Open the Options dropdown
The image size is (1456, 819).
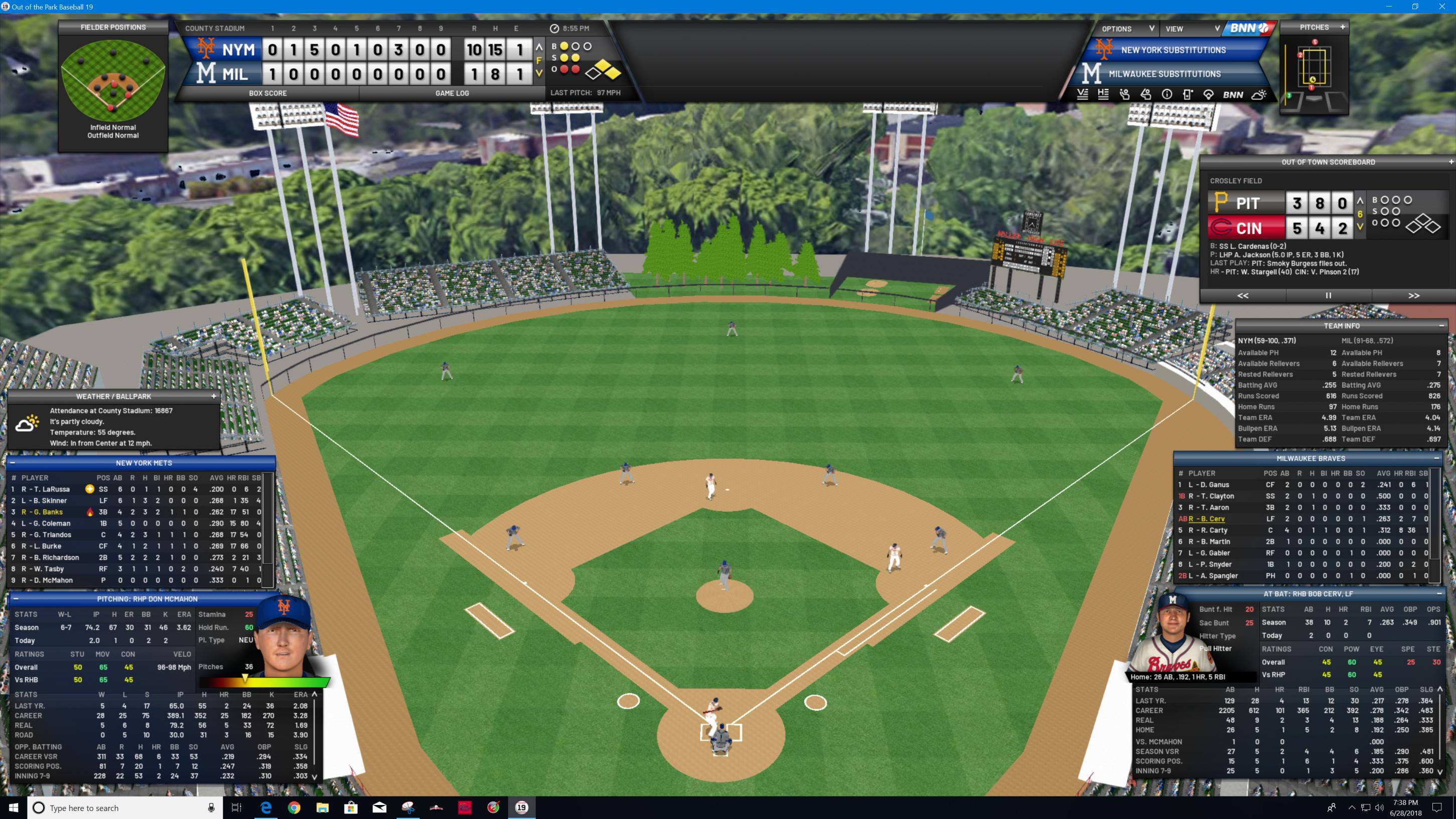click(x=1127, y=29)
